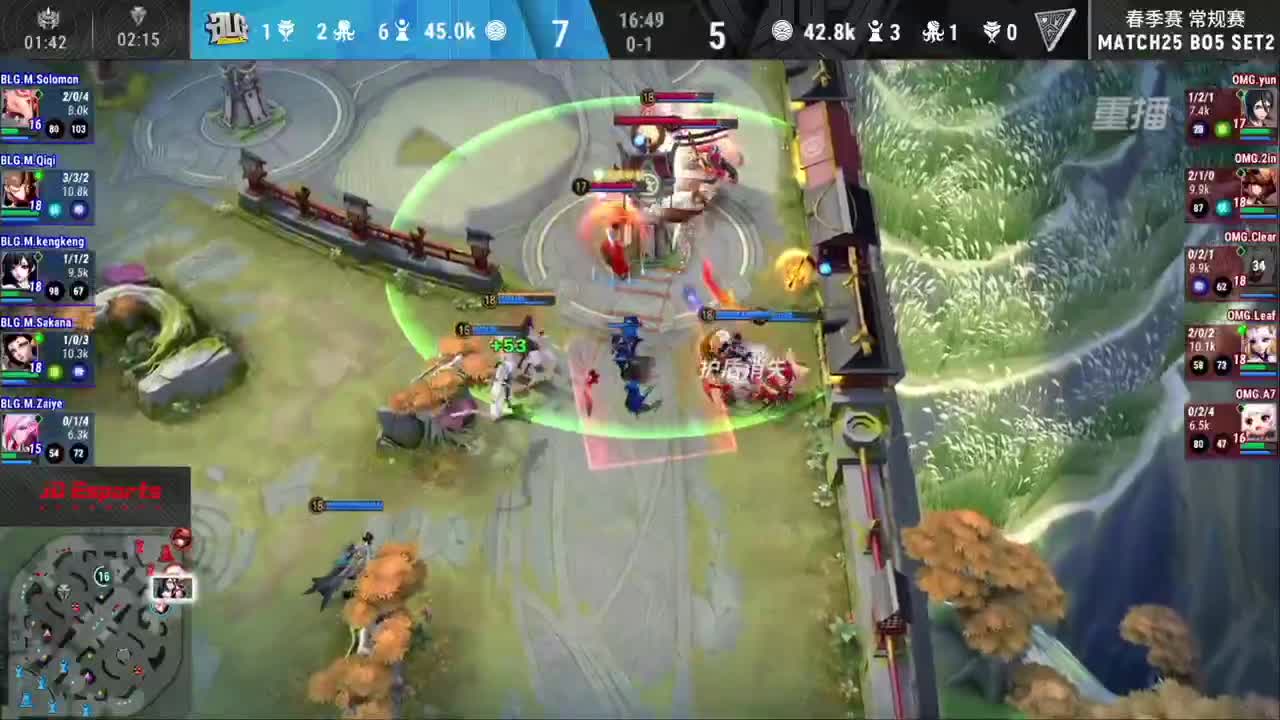Click OMG.A7's green health bar
The image size is (1280, 720).
click(1254, 444)
